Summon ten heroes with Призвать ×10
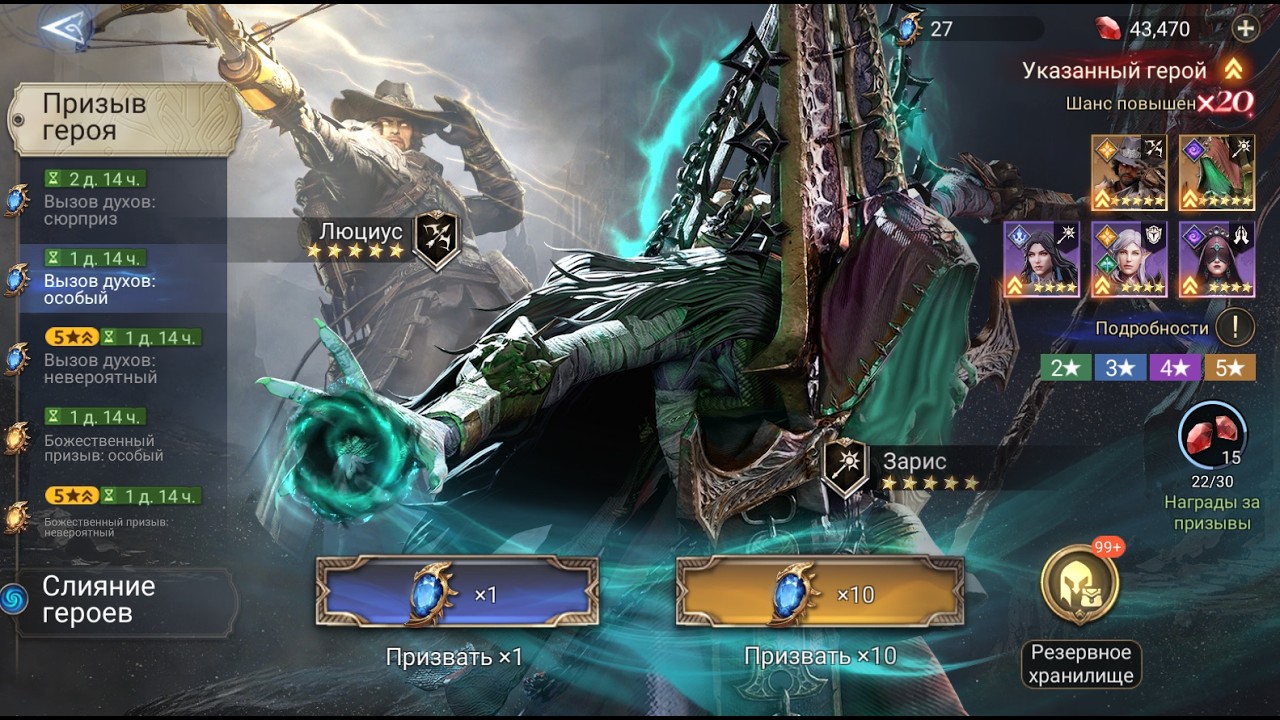Screen dimensions: 1280x720 click(x=819, y=593)
